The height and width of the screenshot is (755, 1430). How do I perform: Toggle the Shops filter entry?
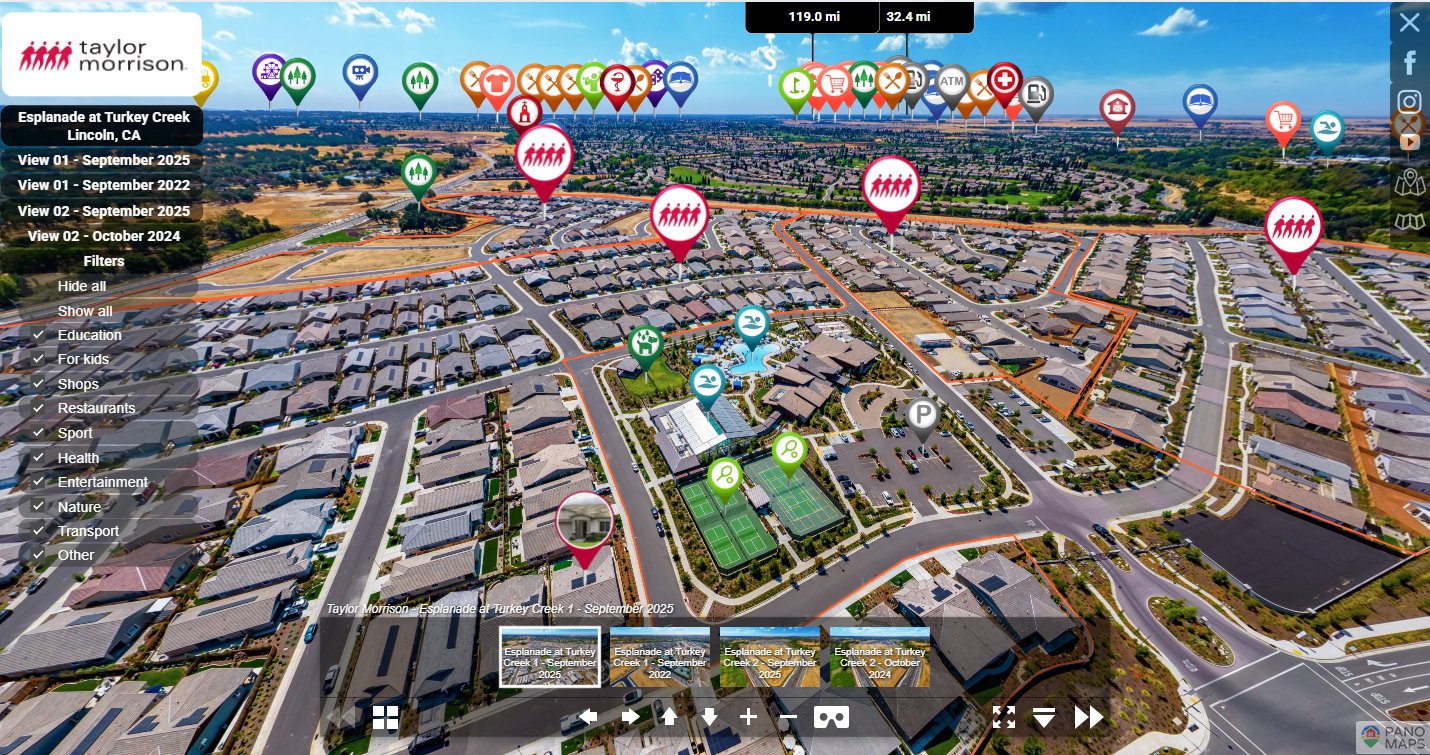78,384
